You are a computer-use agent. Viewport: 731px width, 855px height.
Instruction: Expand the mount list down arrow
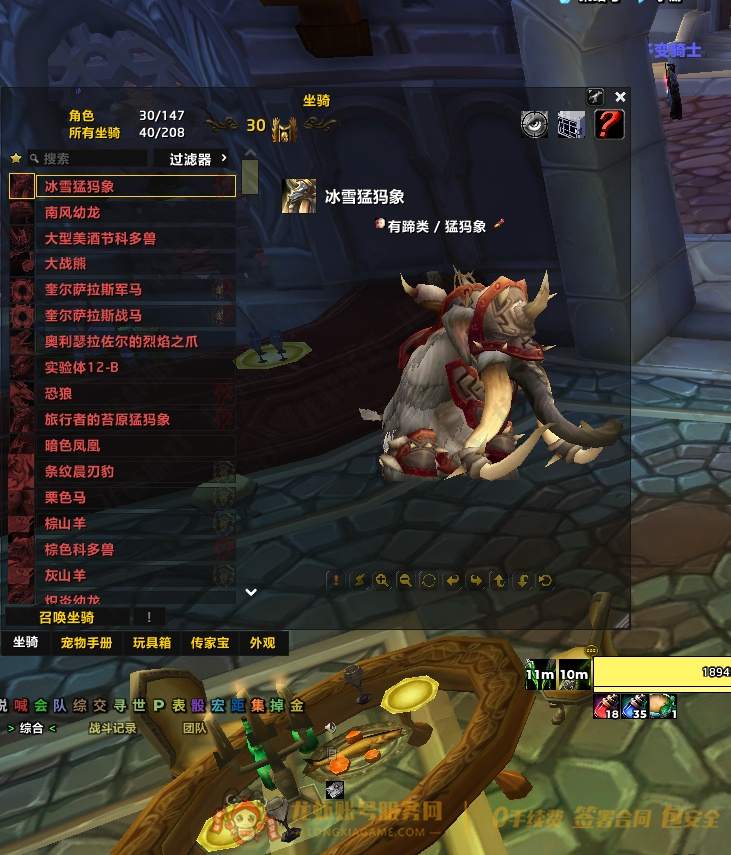coord(251,592)
